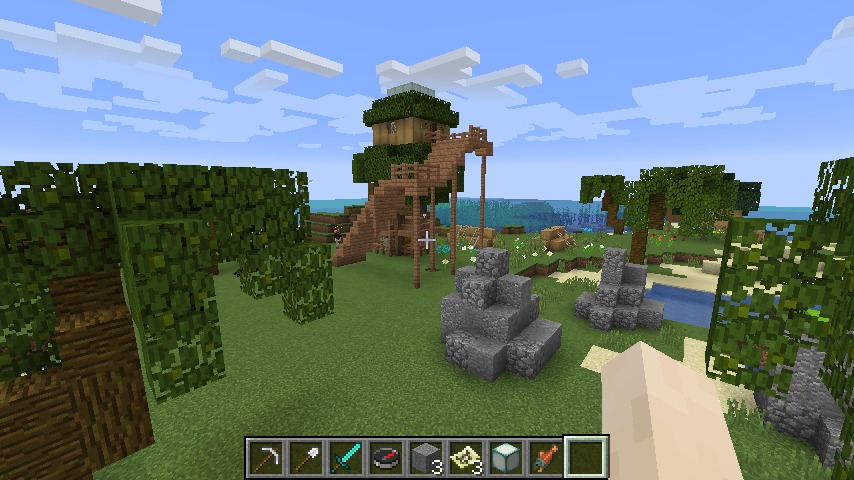854x480 pixels.
Task: Select the cooked fish hotbar slot
Action: 546,457
